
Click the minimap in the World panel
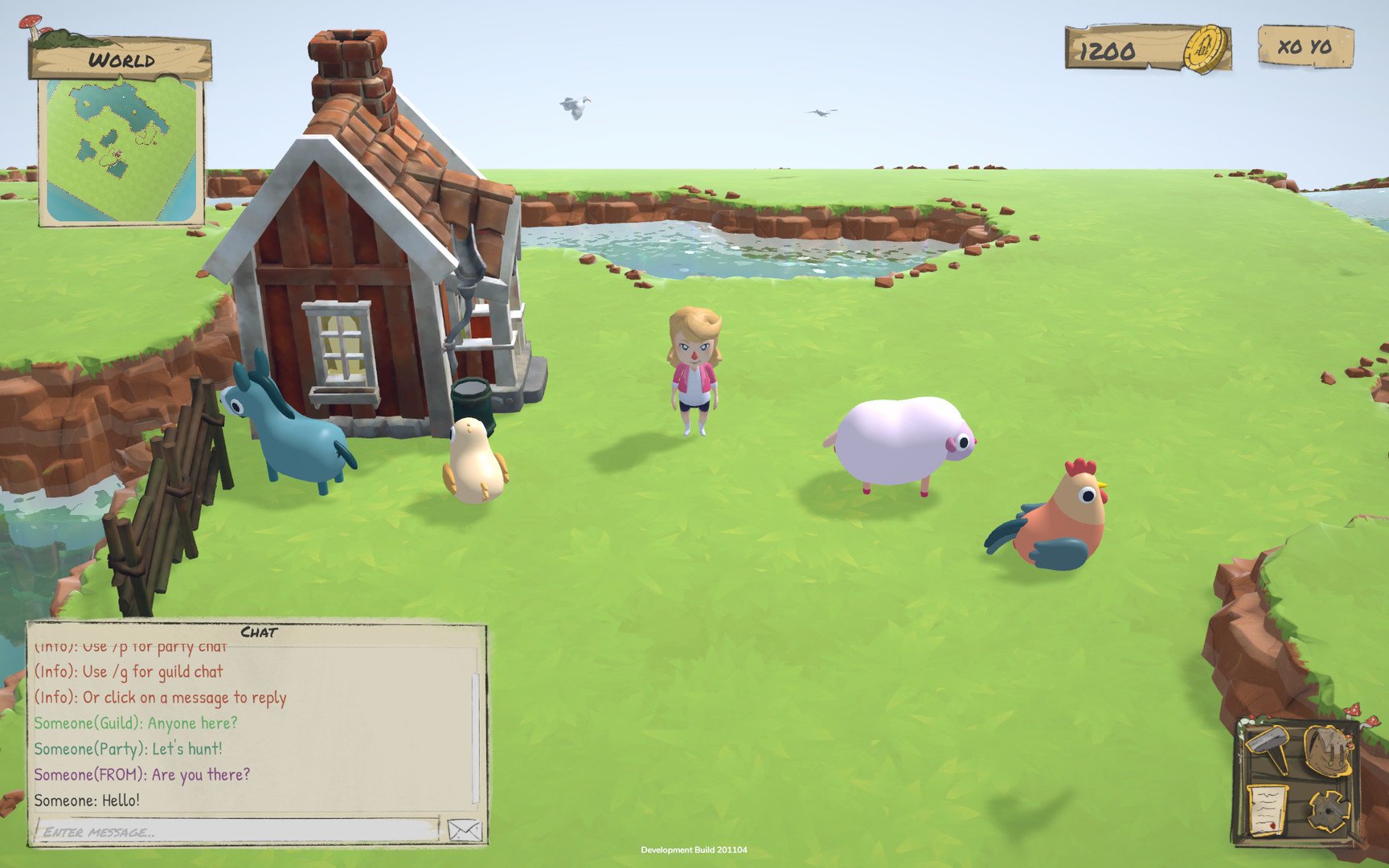point(121,153)
